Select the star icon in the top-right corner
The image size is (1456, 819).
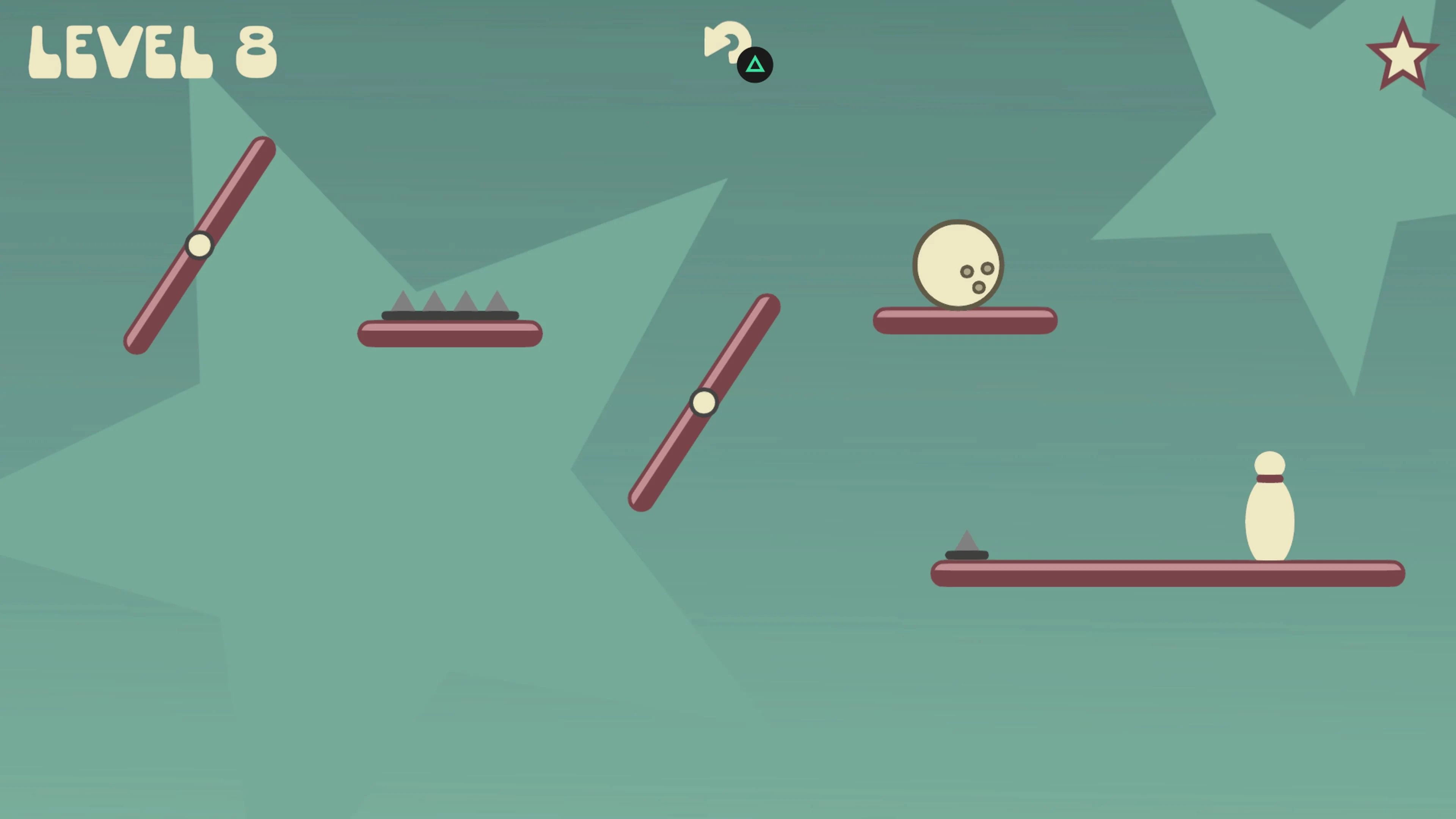pyautogui.click(x=1403, y=54)
